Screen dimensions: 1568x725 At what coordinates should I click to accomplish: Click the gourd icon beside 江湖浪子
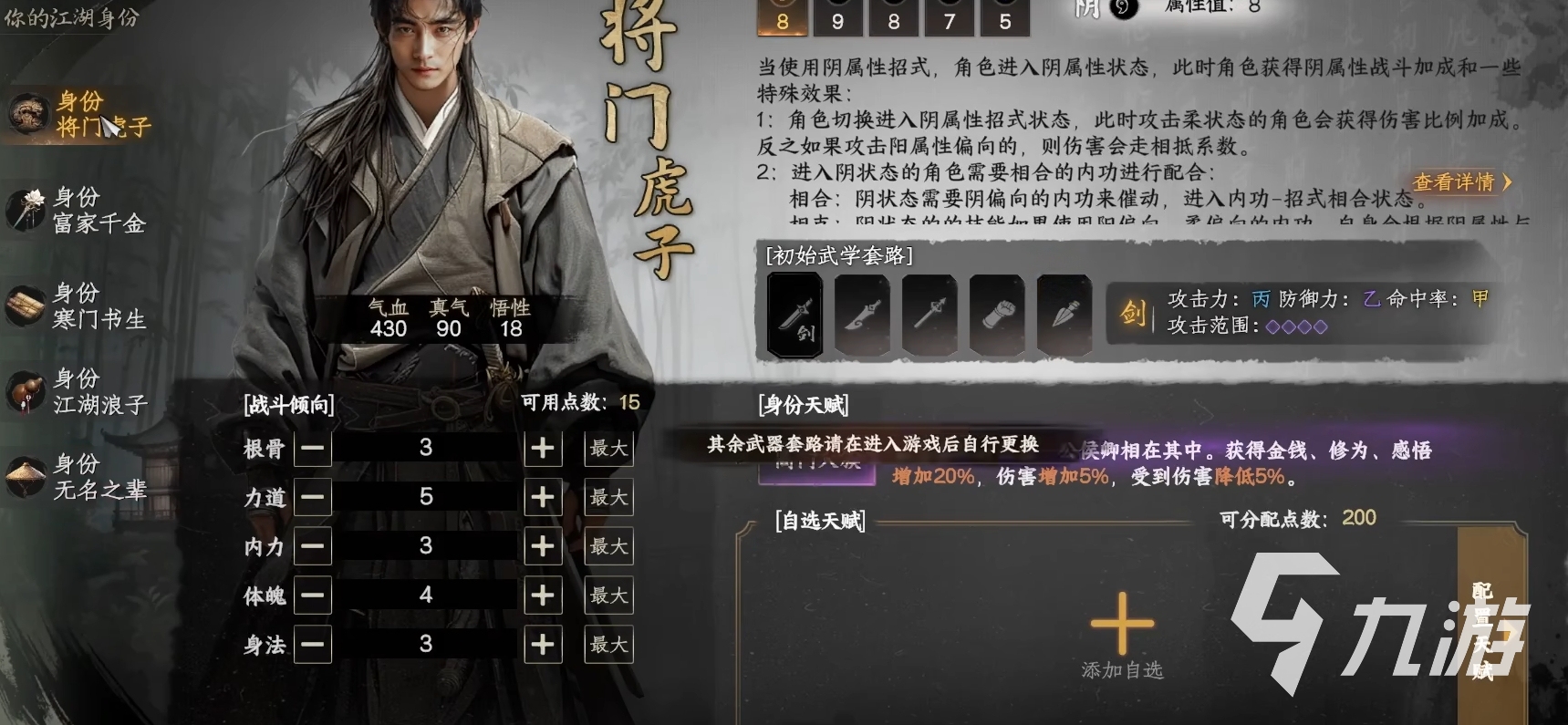[27, 390]
